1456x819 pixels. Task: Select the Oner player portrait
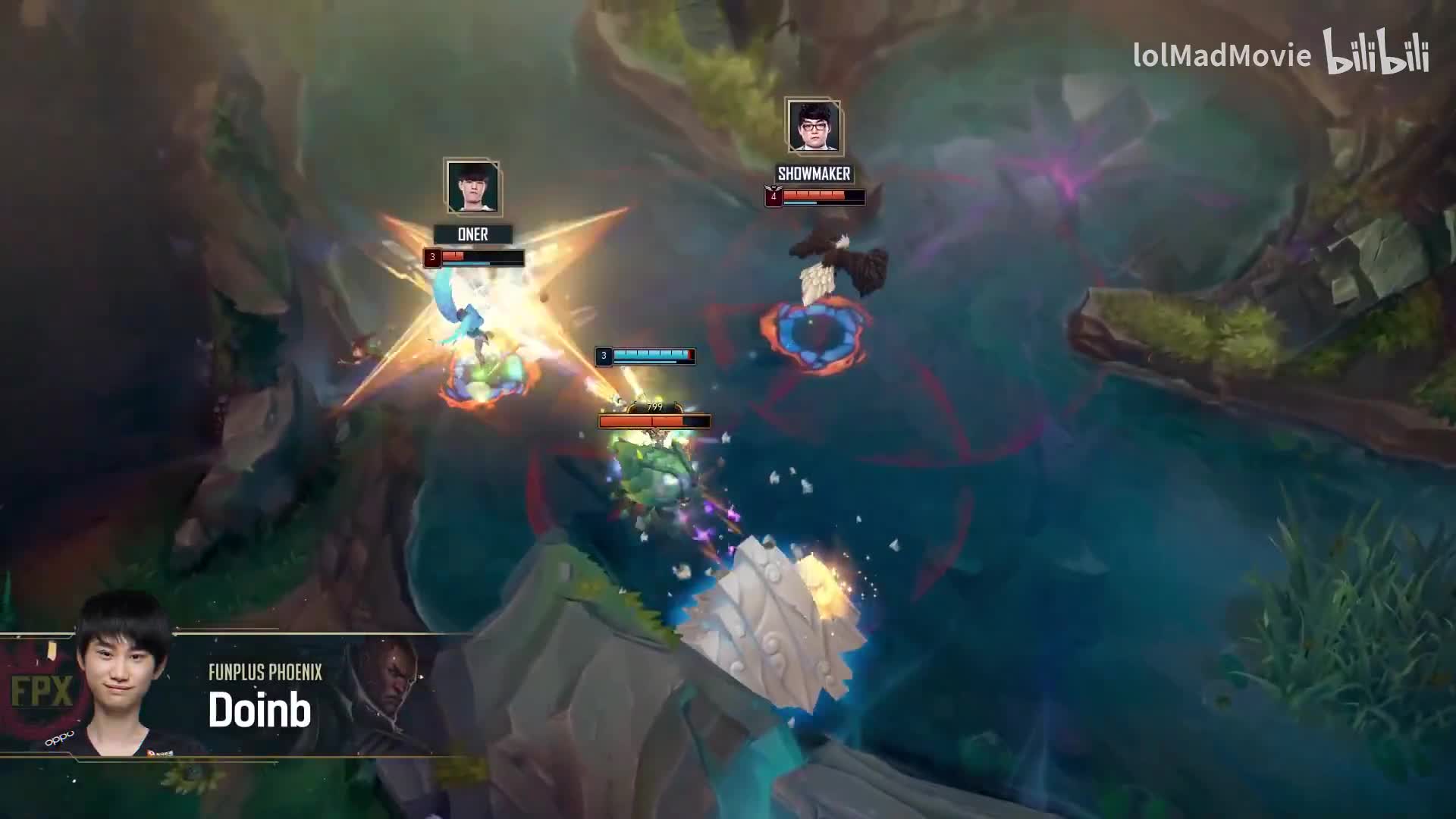coord(472,187)
